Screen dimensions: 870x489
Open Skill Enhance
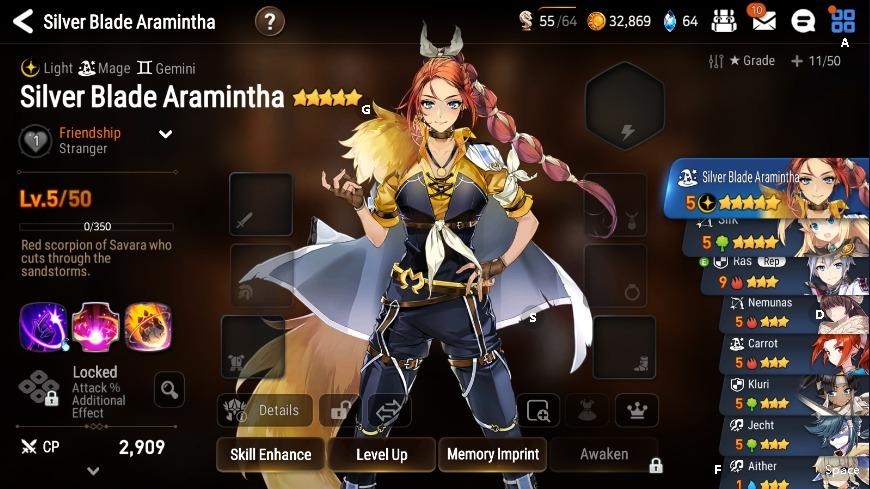[270, 454]
